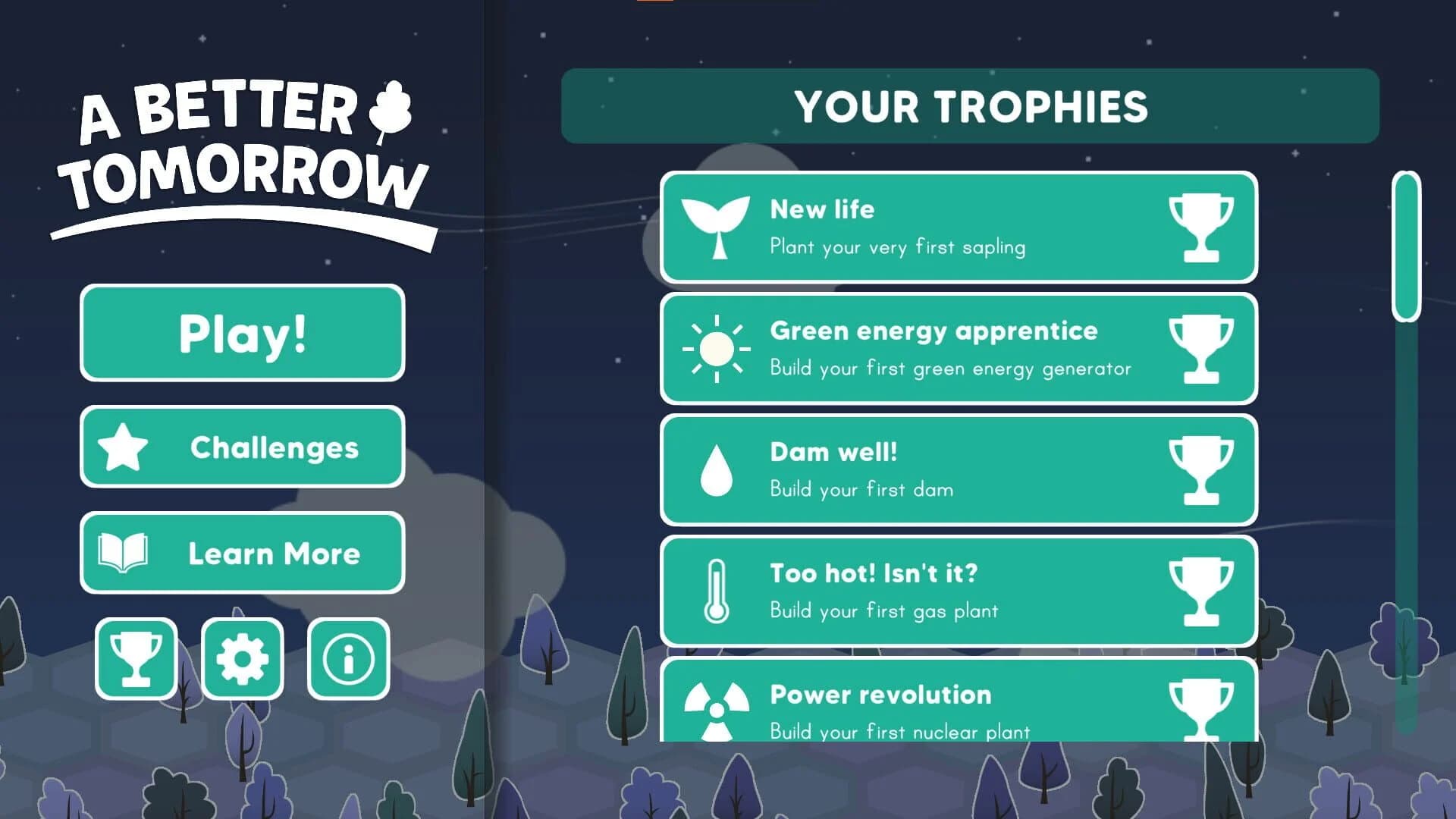View game info via the info icon
Screen dimensions: 1456x819
[347, 660]
